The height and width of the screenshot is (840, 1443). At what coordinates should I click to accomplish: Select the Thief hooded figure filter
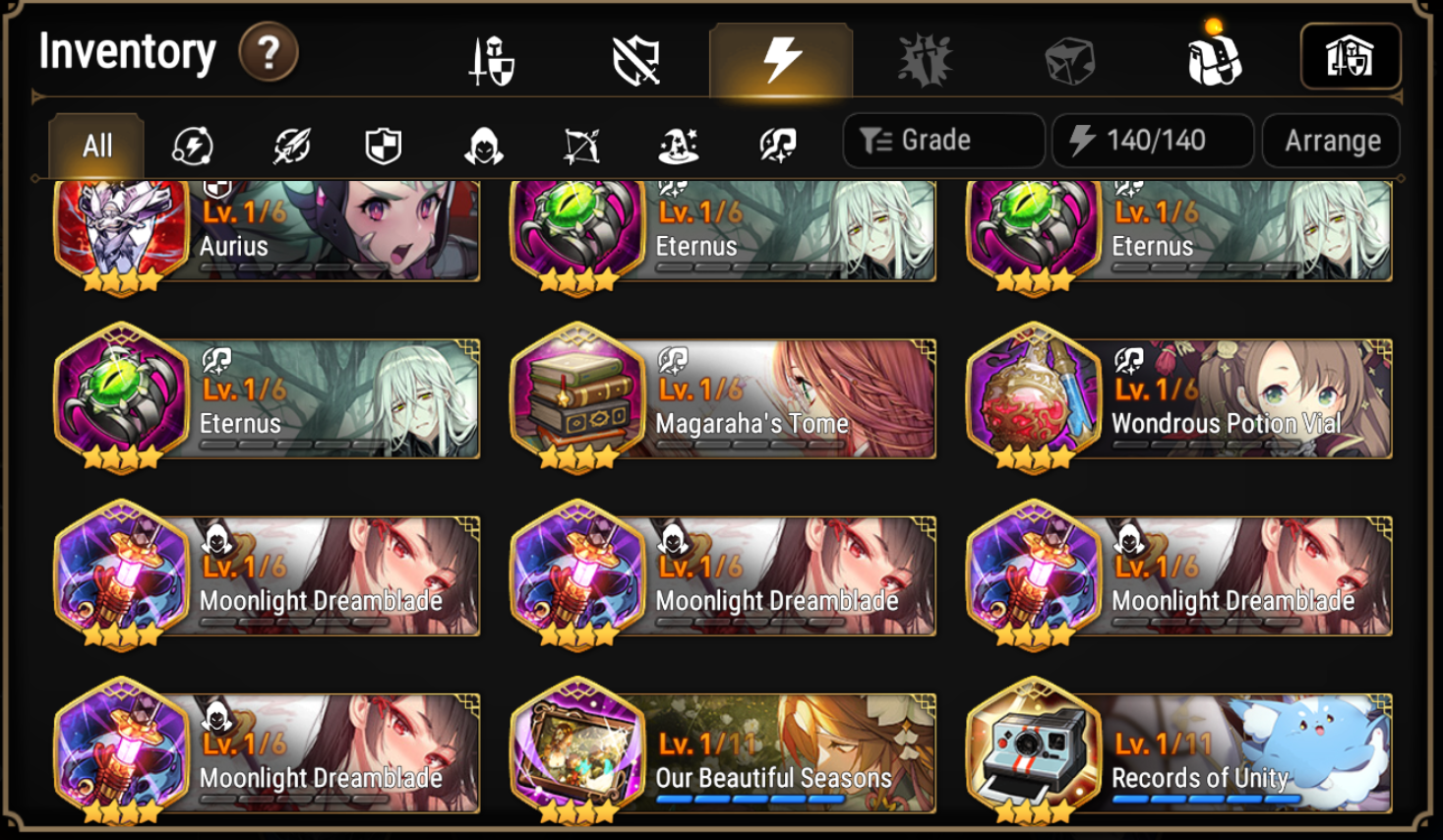click(484, 144)
